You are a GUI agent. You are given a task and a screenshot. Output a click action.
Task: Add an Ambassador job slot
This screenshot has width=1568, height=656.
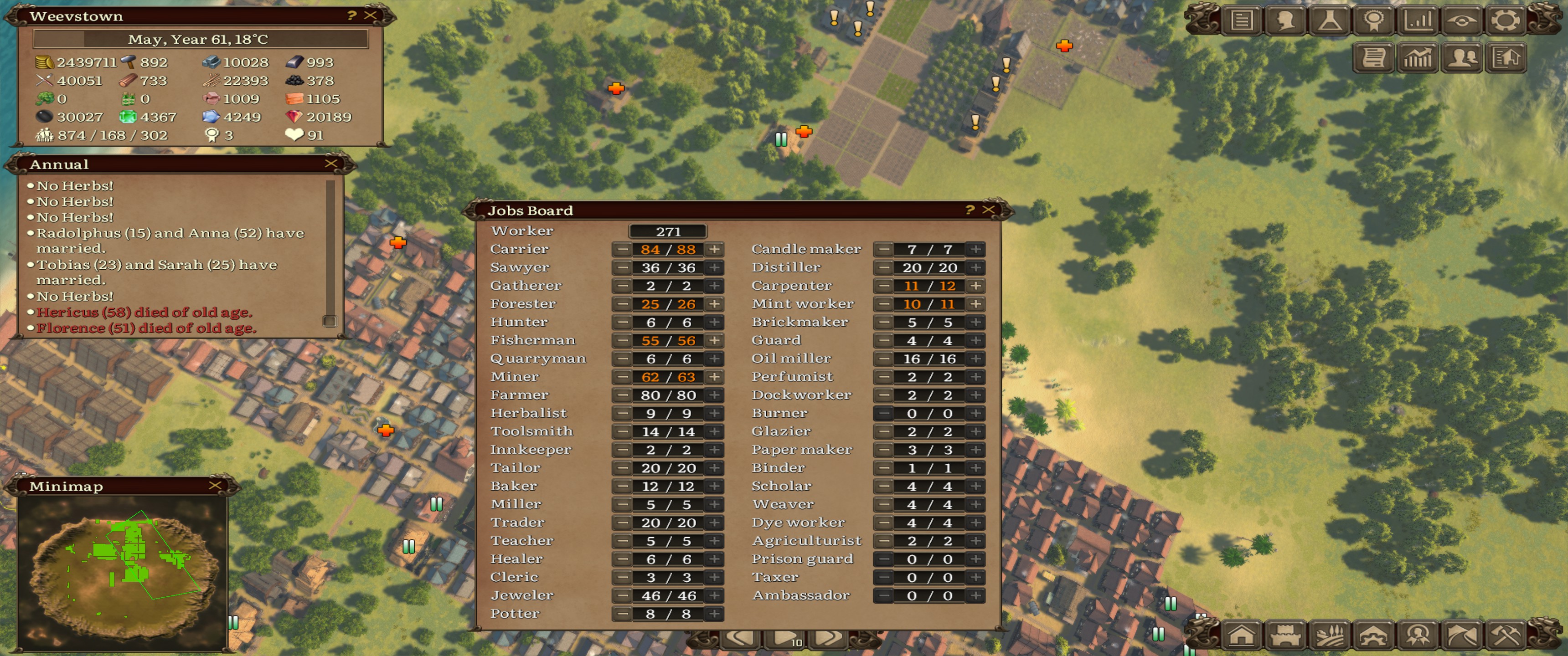point(976,596)
